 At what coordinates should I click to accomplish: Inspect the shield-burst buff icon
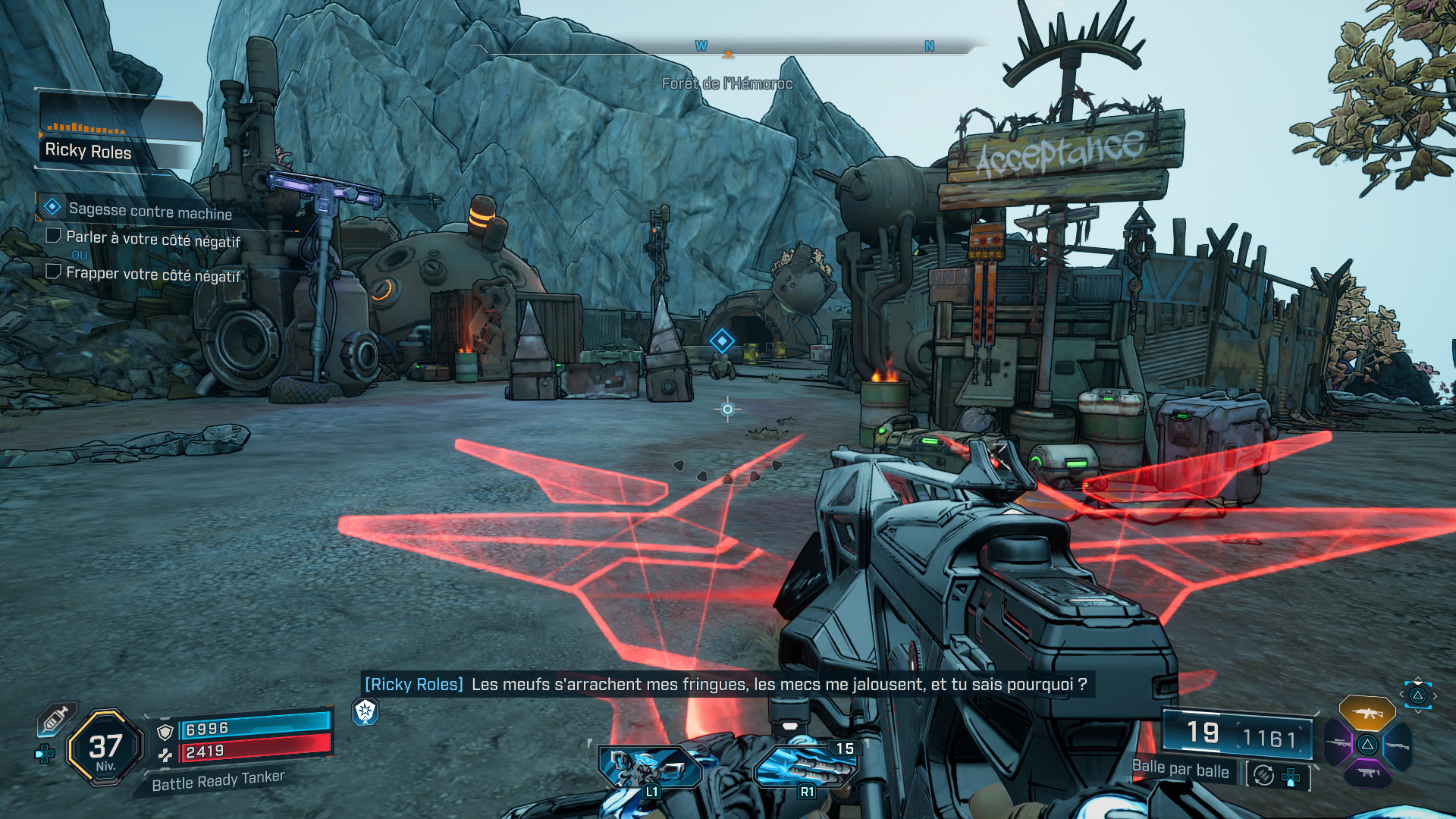coord(366,711)
